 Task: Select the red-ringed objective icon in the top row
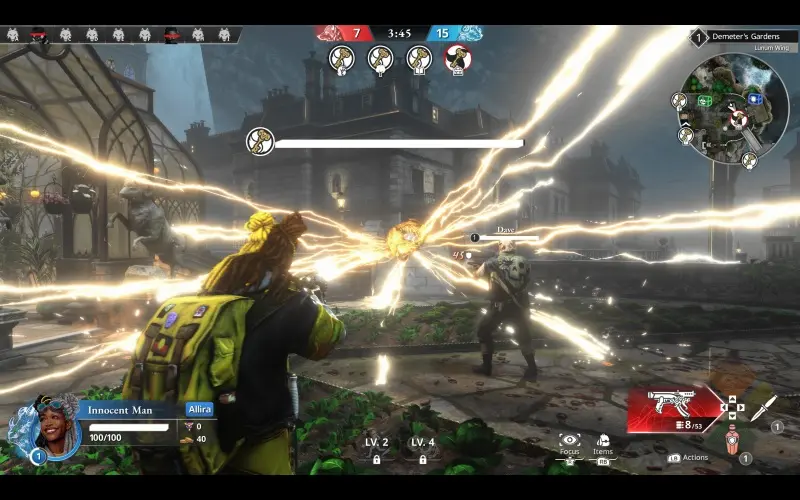click(458, 59)
